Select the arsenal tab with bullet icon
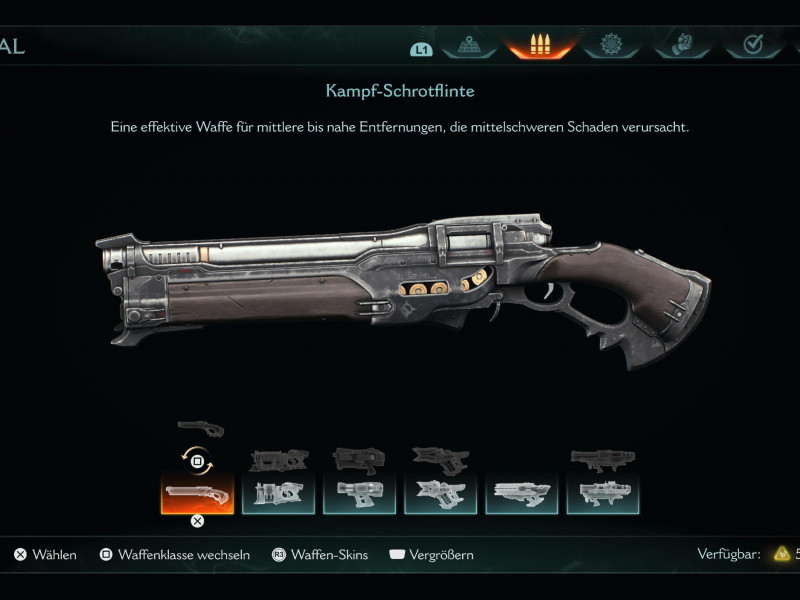The height and width of the screenshot is (600, 800). pos(540,45)
